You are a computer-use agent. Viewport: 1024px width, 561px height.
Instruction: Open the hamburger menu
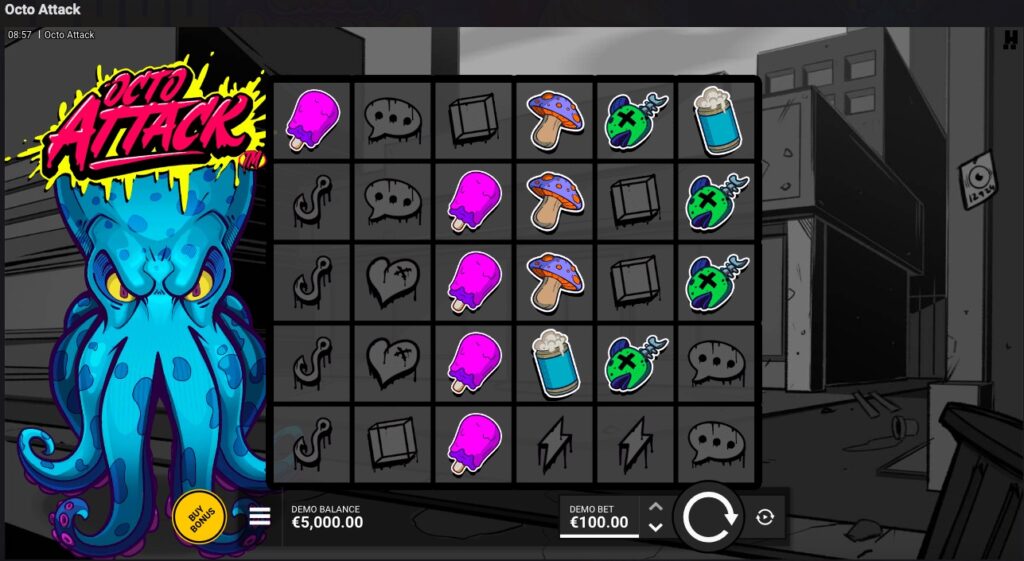tap(260, 516)
